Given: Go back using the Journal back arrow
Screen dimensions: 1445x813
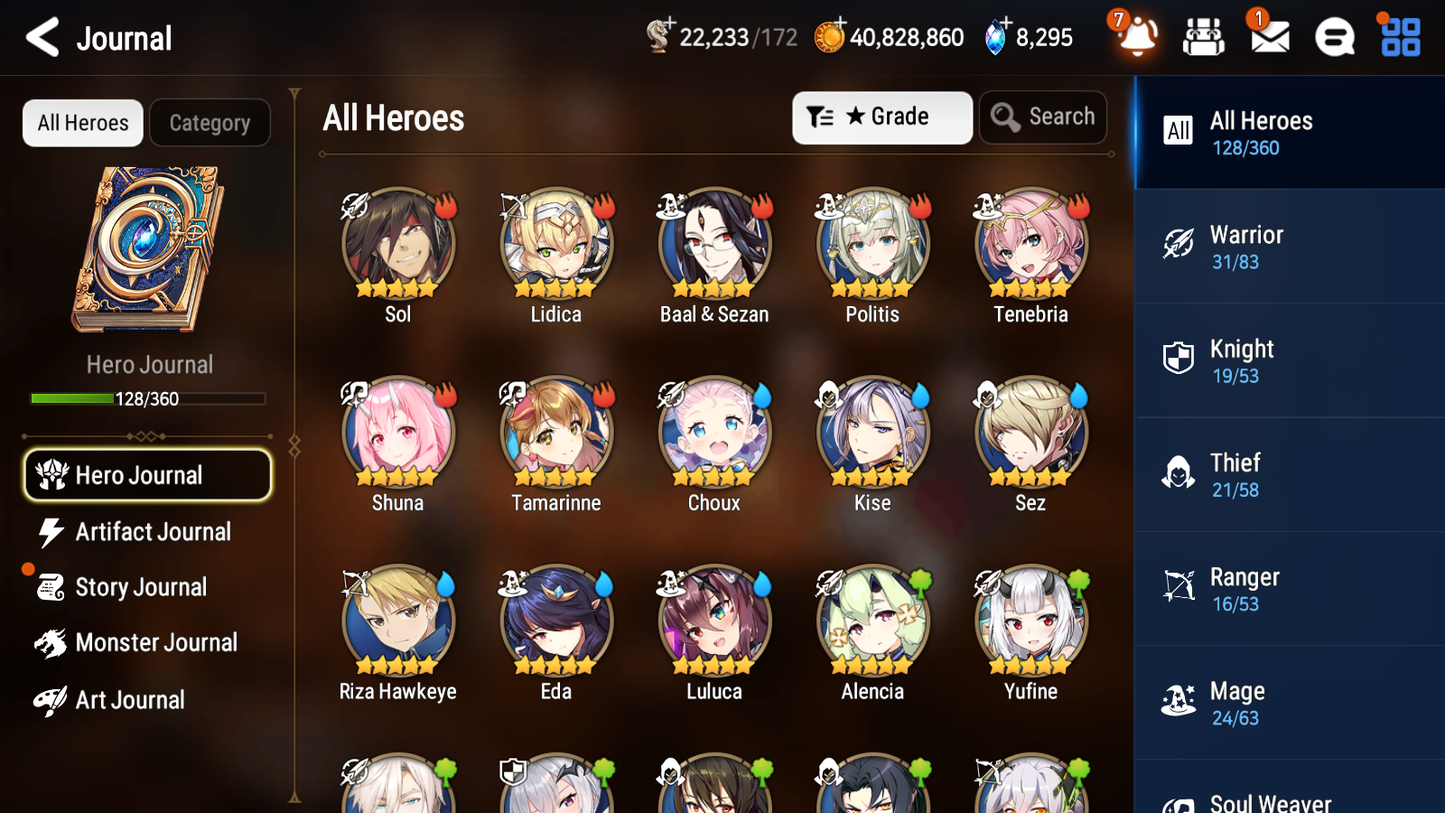Looking at the screenshot, I should (42, 37).
